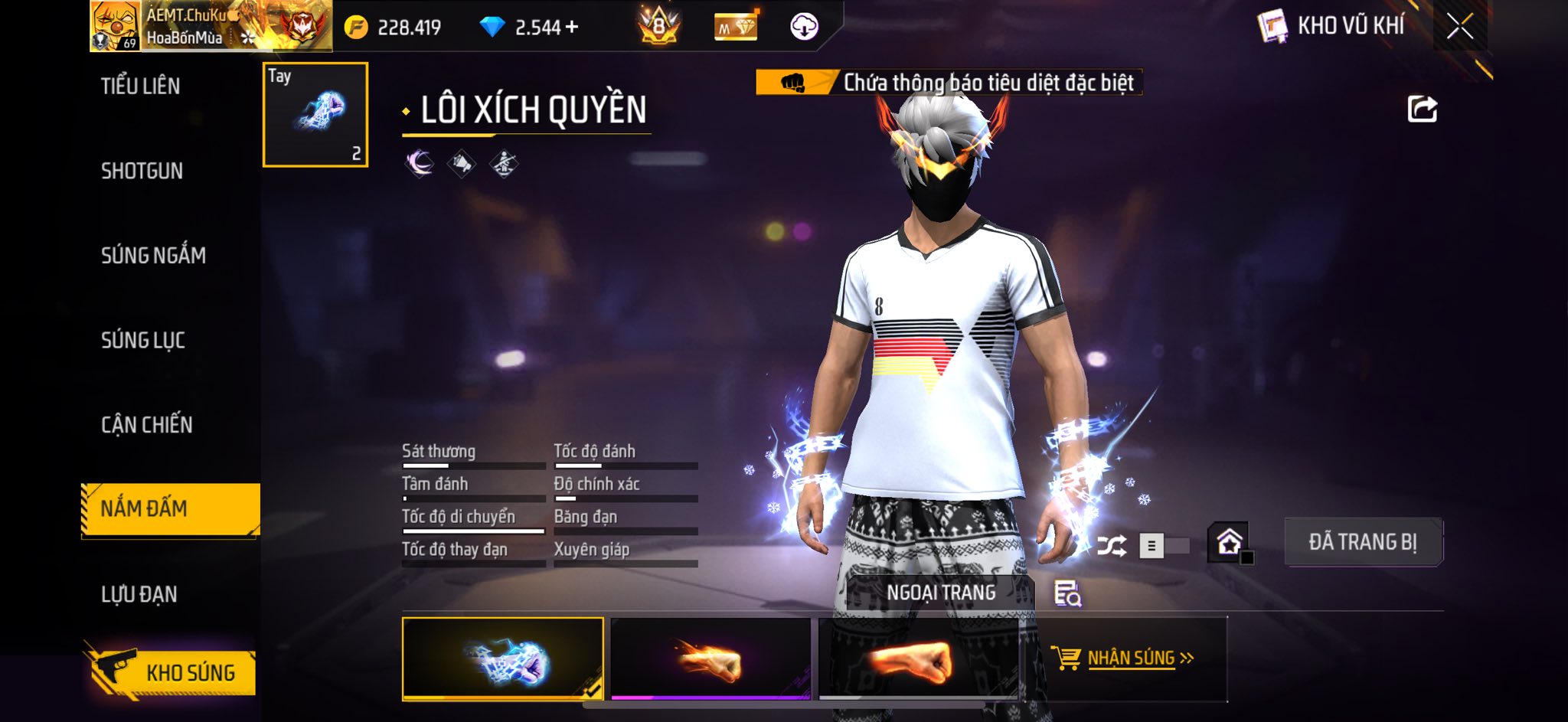Add diamonds with the plus button
1568x722 pixels.
(571, 28)
